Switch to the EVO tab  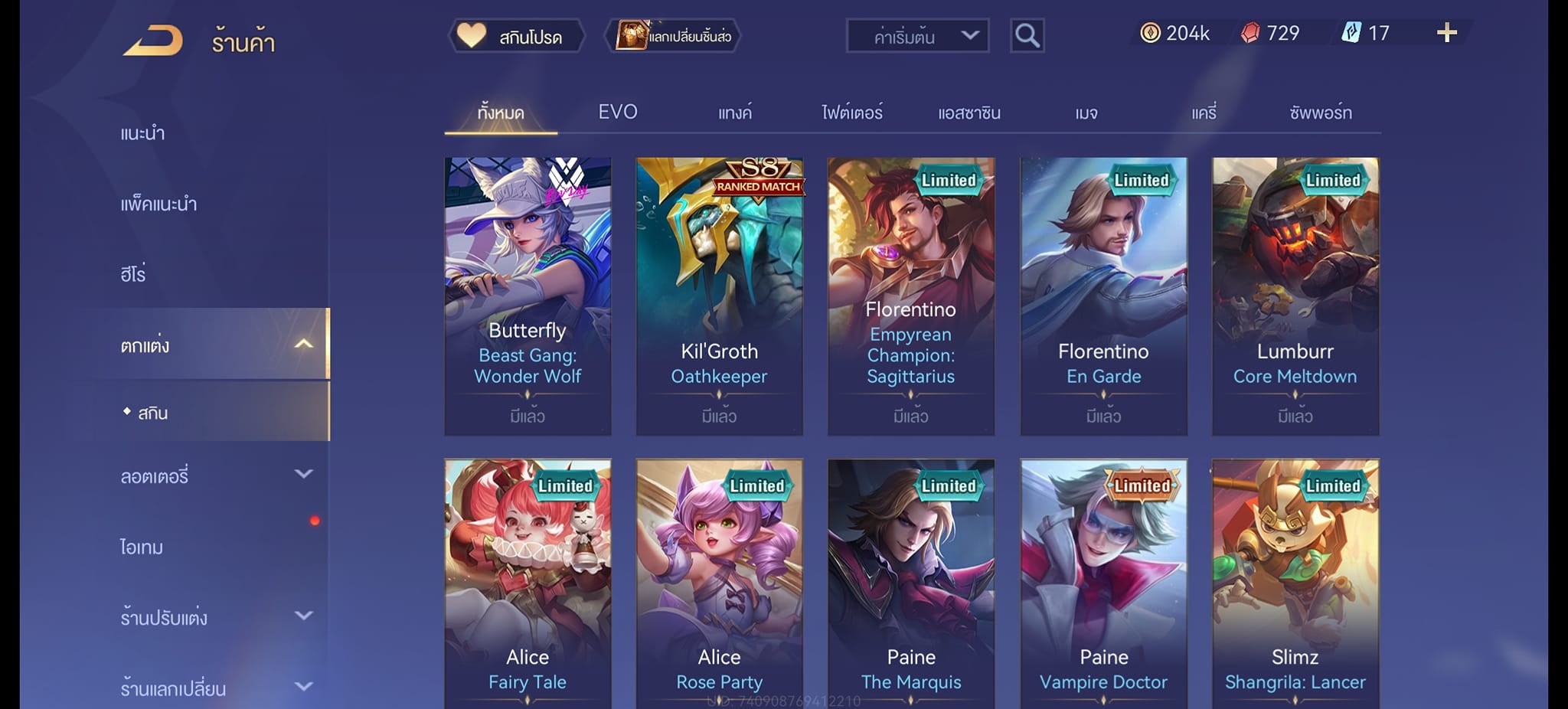point(617,113)
